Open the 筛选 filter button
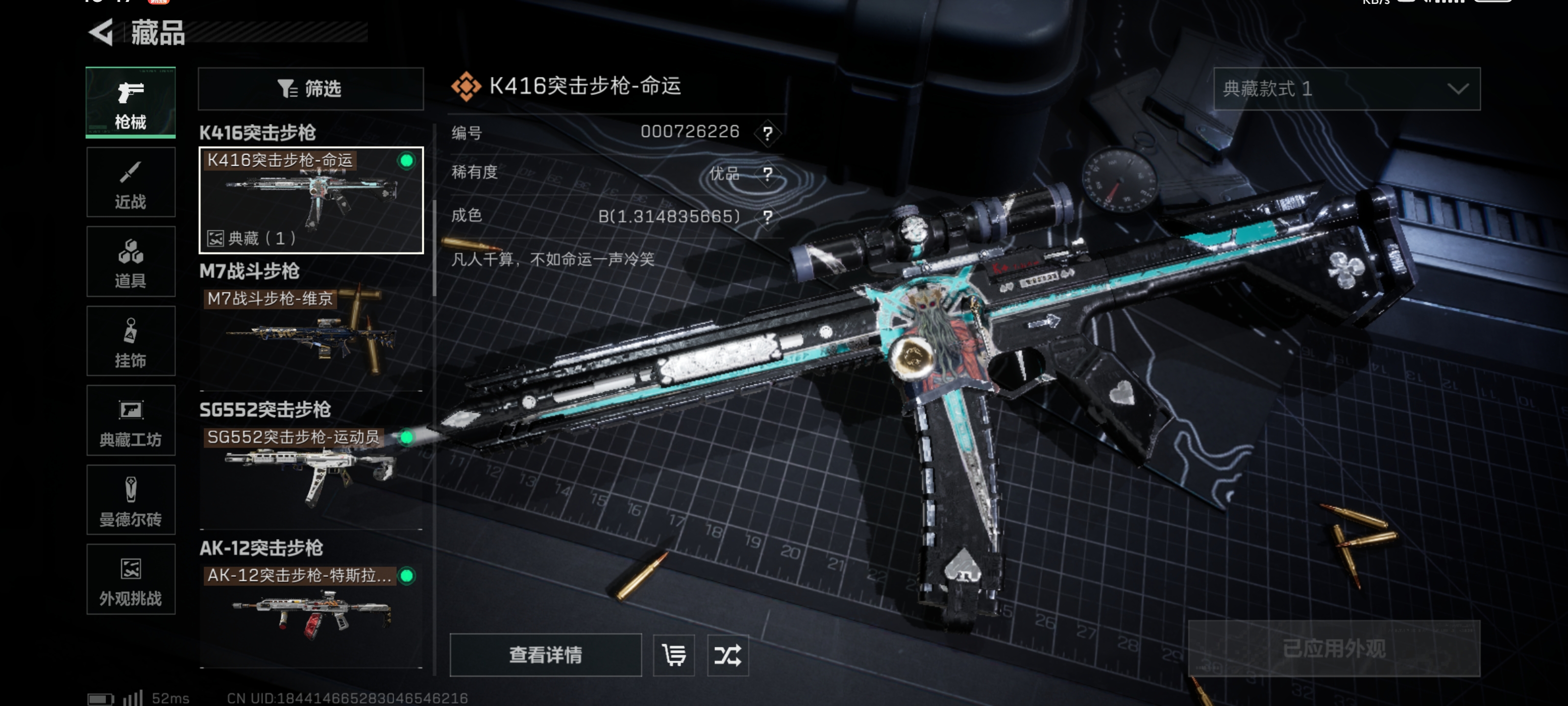The height and width of the screenshot is (706, 1568). (x=311, y=89)
